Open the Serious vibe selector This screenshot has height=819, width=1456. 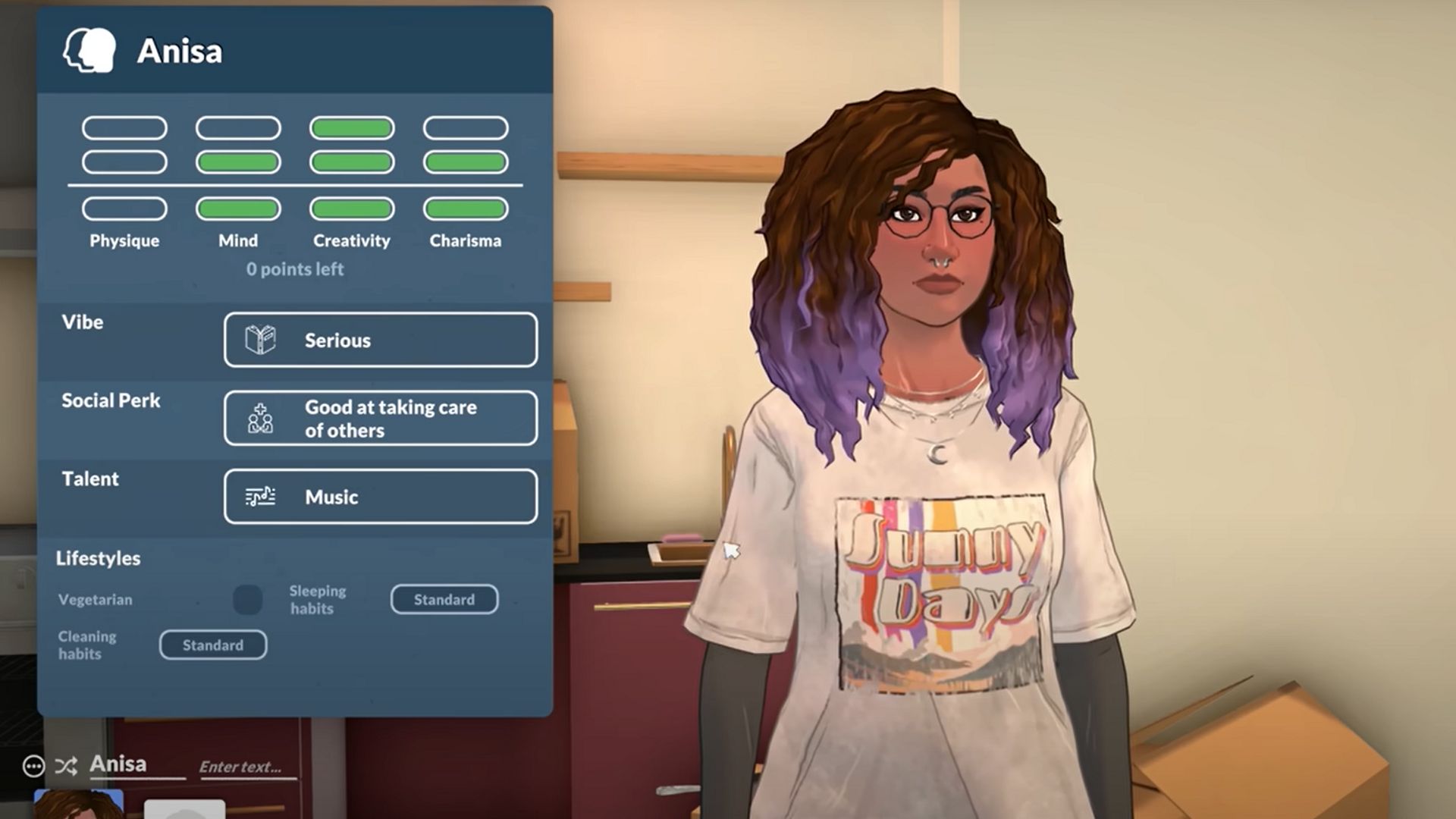click(x=381, y=340)
